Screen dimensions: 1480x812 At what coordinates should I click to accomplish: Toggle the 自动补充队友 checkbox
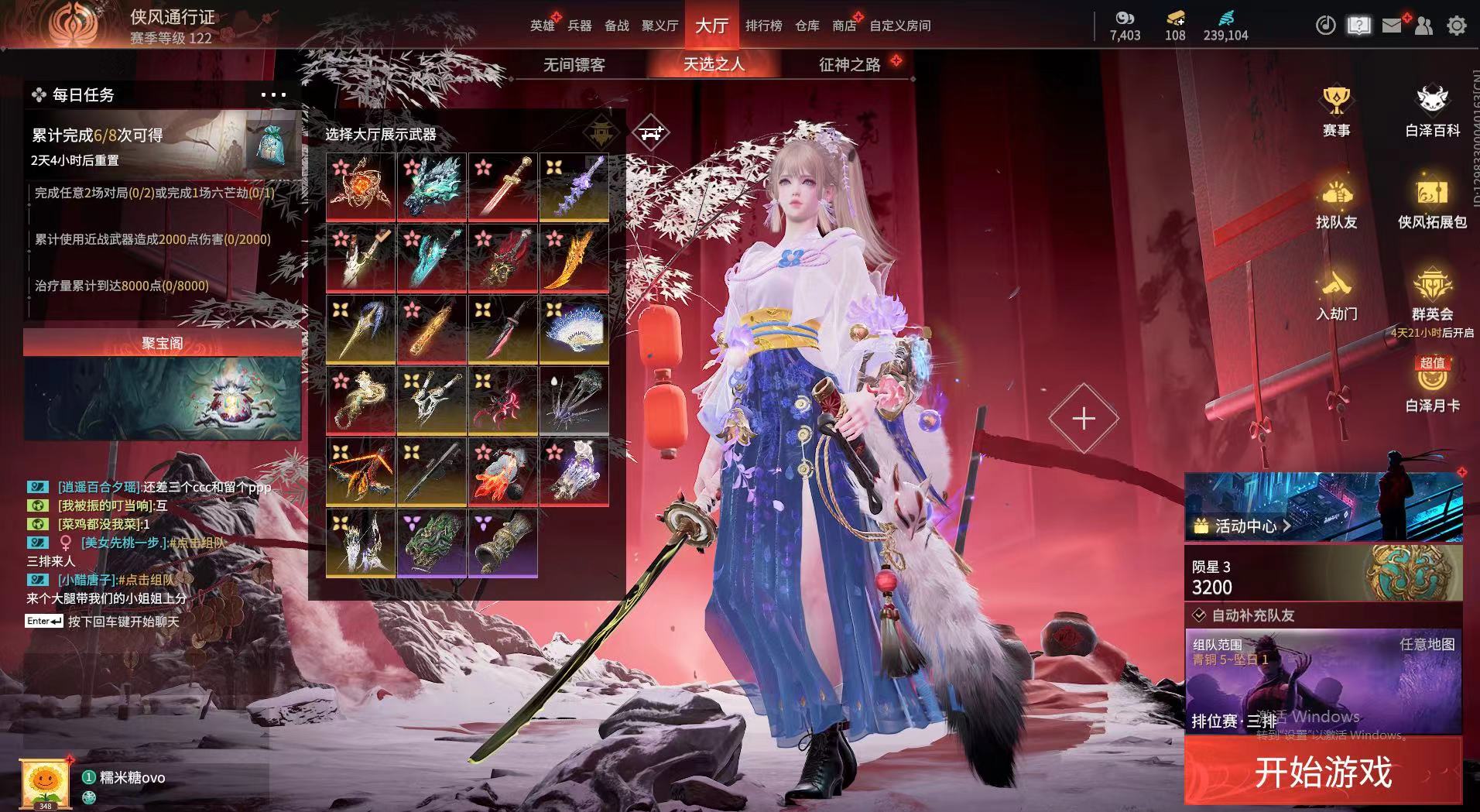(1199, 615)
